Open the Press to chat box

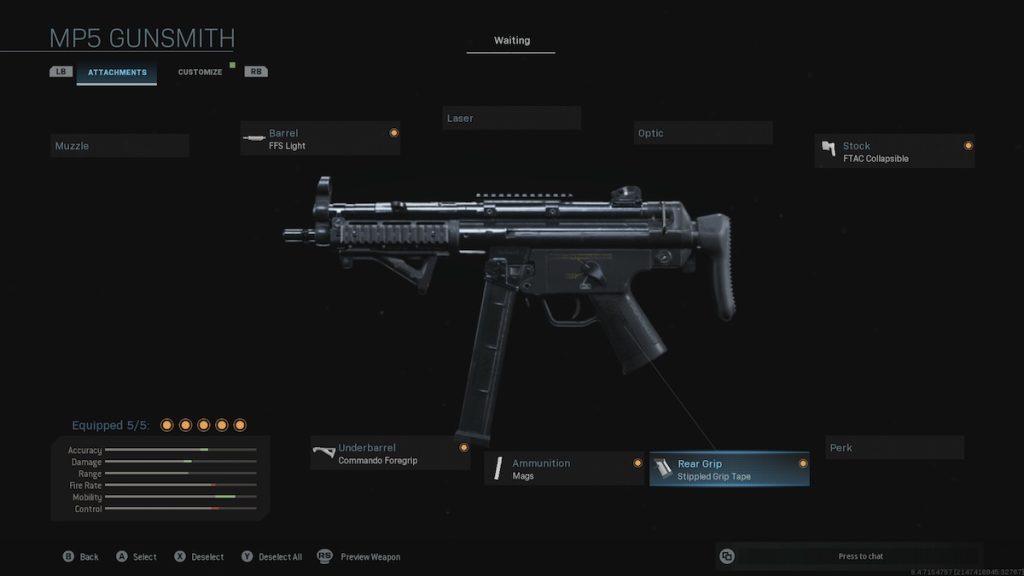point(849,556)
